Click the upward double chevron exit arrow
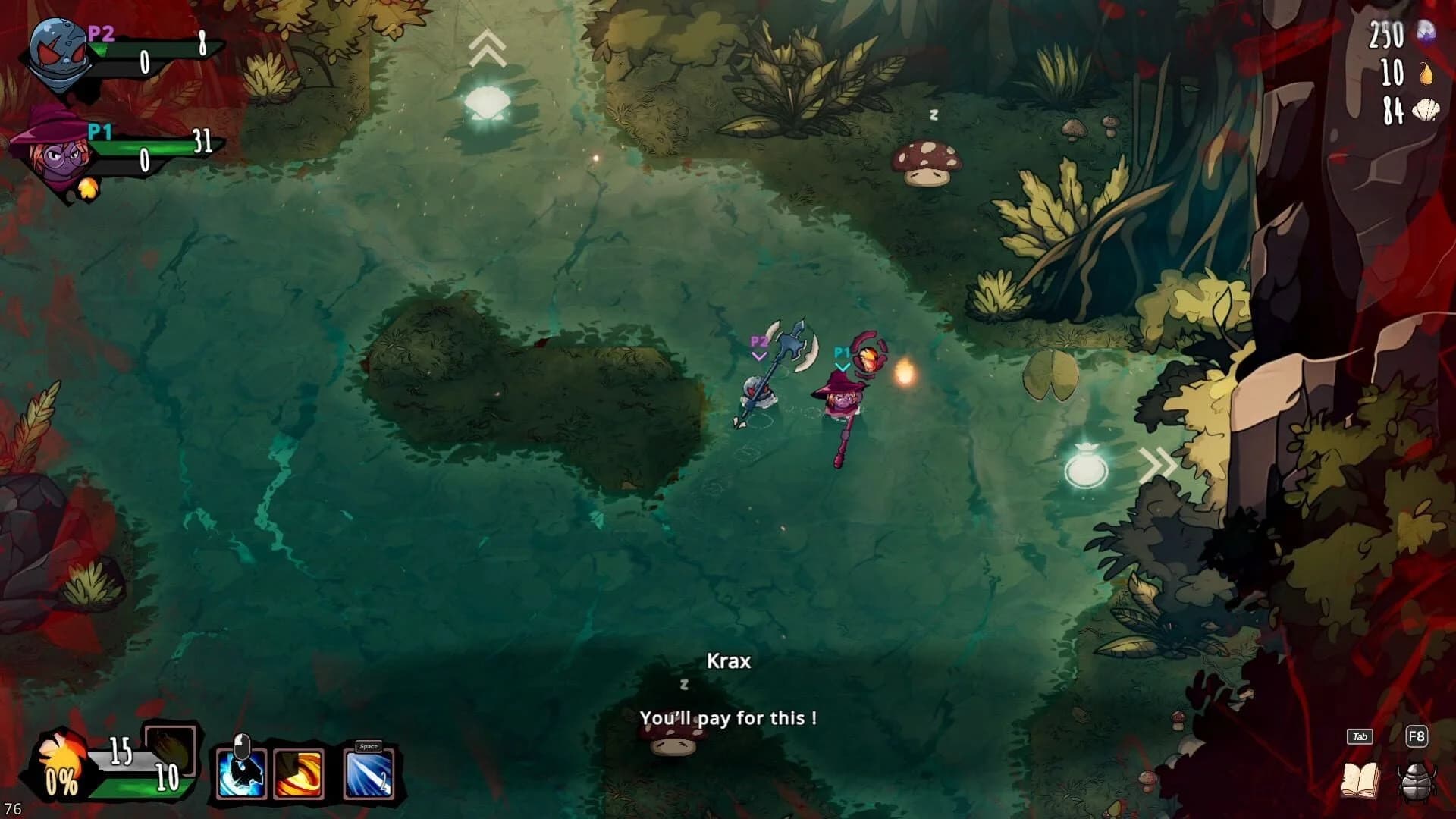The height and width of the screenshot is (819, 1456). tap(488, 45)
